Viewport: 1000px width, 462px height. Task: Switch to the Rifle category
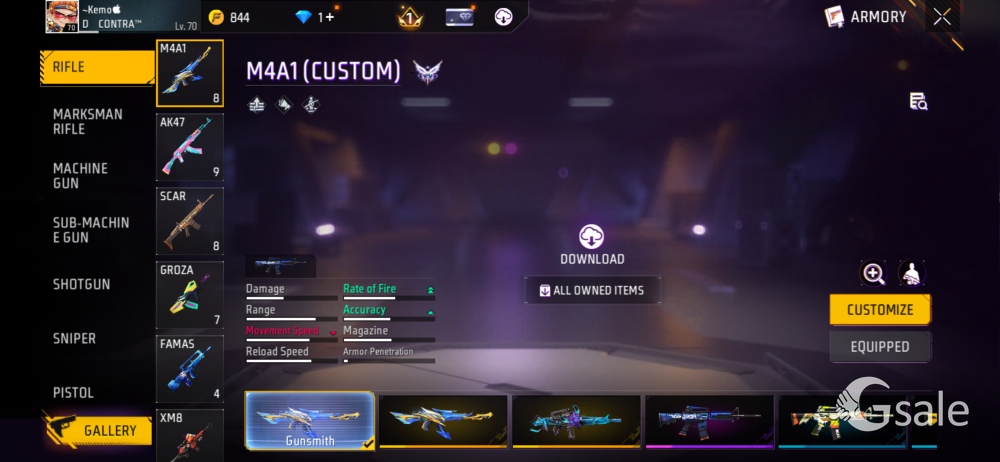tap(95, 68)
